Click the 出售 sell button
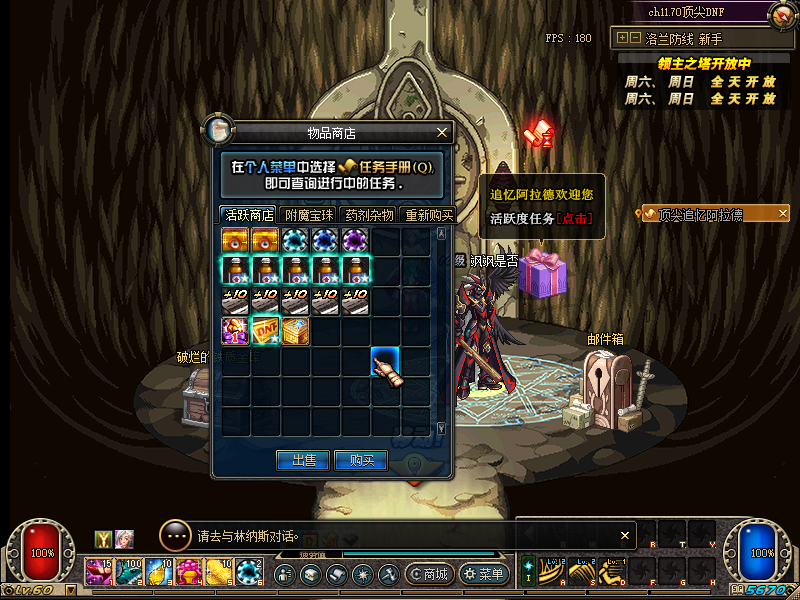 tap(303, 460)
